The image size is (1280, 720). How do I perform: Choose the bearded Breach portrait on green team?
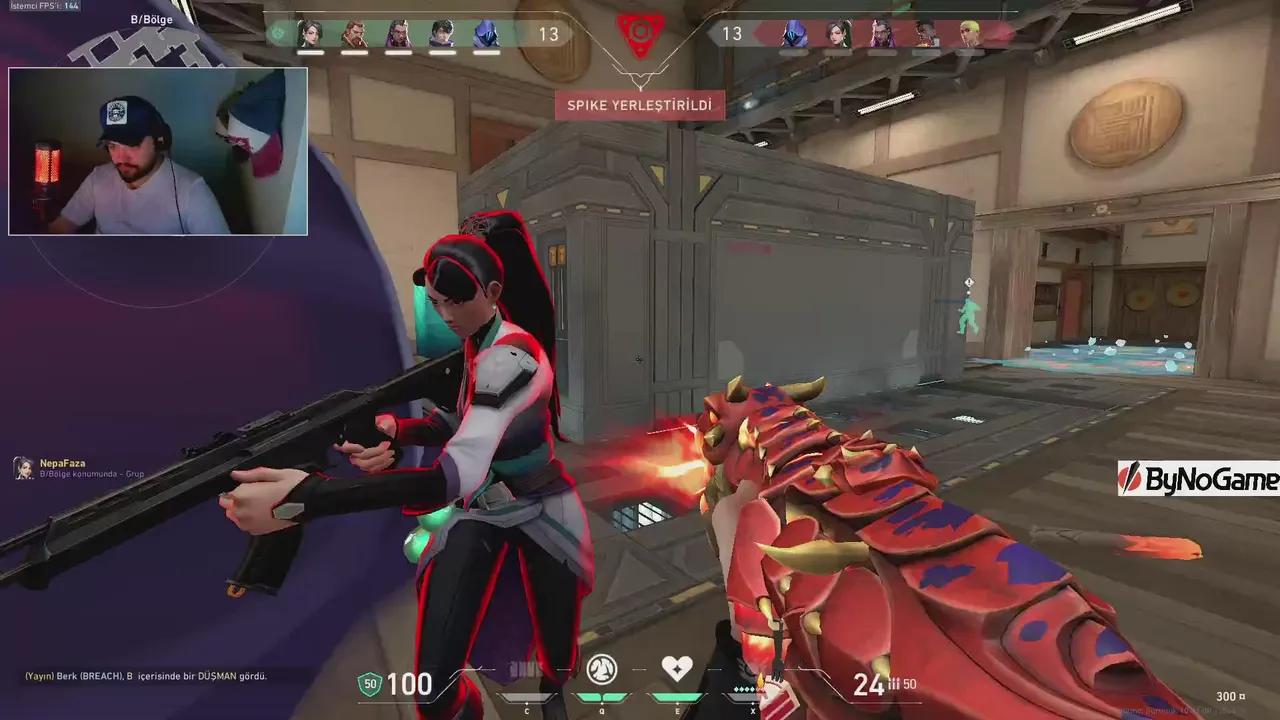pos(354,34)
